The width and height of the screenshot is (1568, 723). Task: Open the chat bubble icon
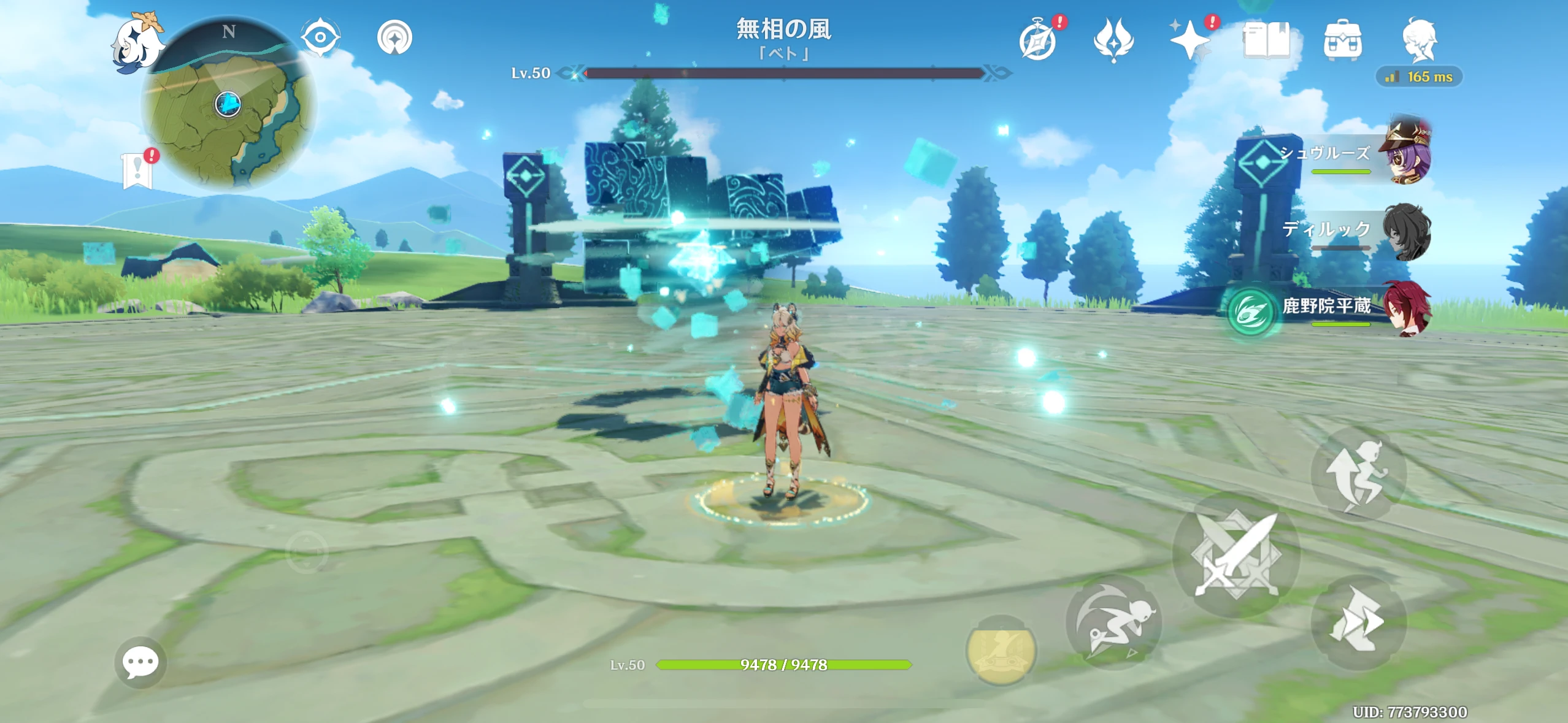[140, 661]
